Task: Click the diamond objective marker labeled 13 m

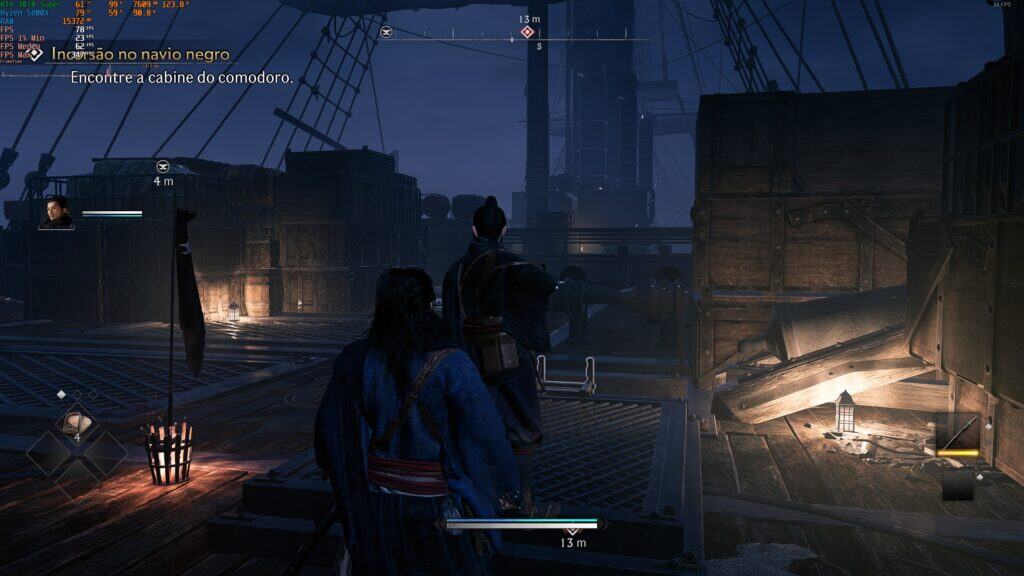Action: 572,527
